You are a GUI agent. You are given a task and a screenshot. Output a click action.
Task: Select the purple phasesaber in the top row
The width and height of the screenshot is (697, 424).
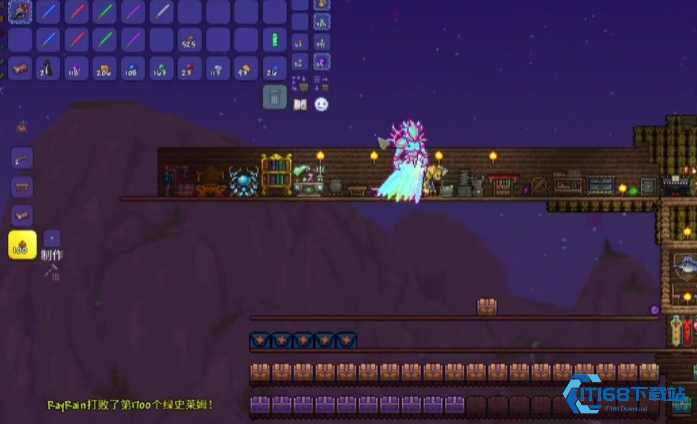[x=133, y=12]
